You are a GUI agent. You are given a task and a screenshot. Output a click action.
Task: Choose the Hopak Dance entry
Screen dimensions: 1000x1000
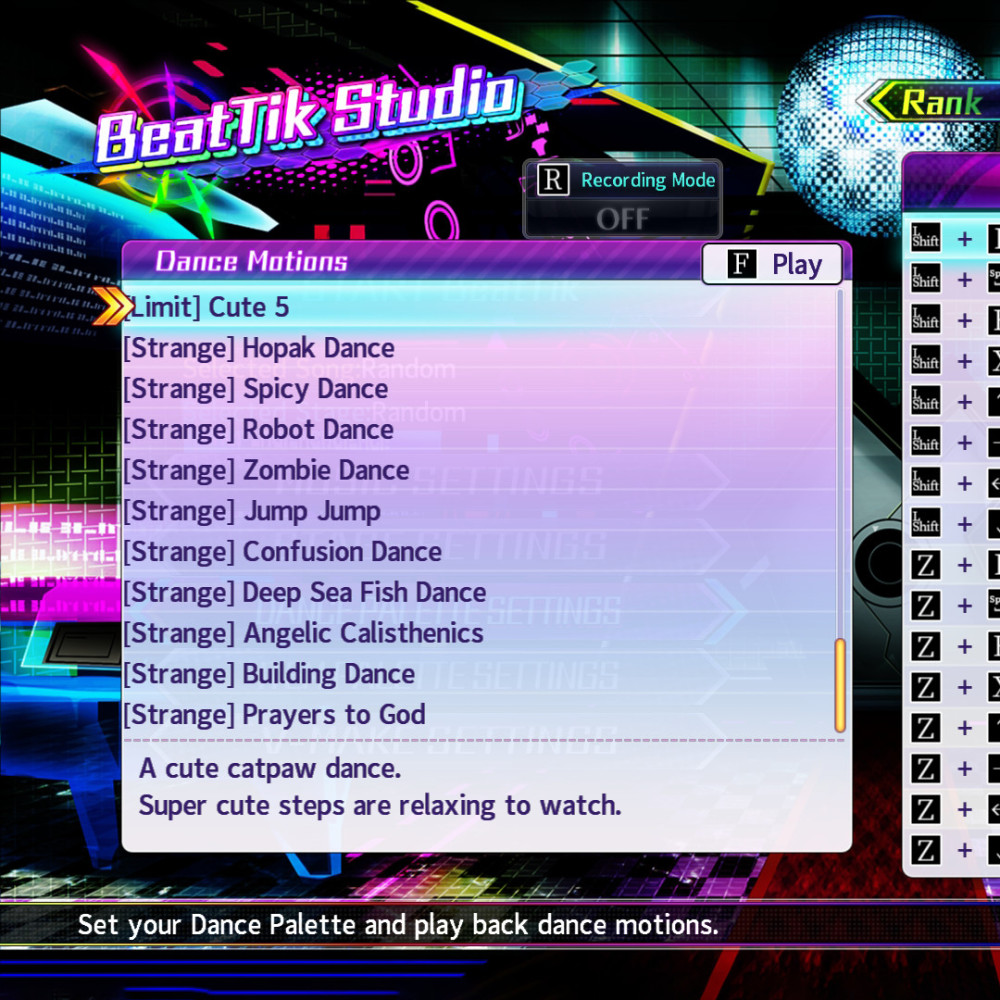coord(258,348)
